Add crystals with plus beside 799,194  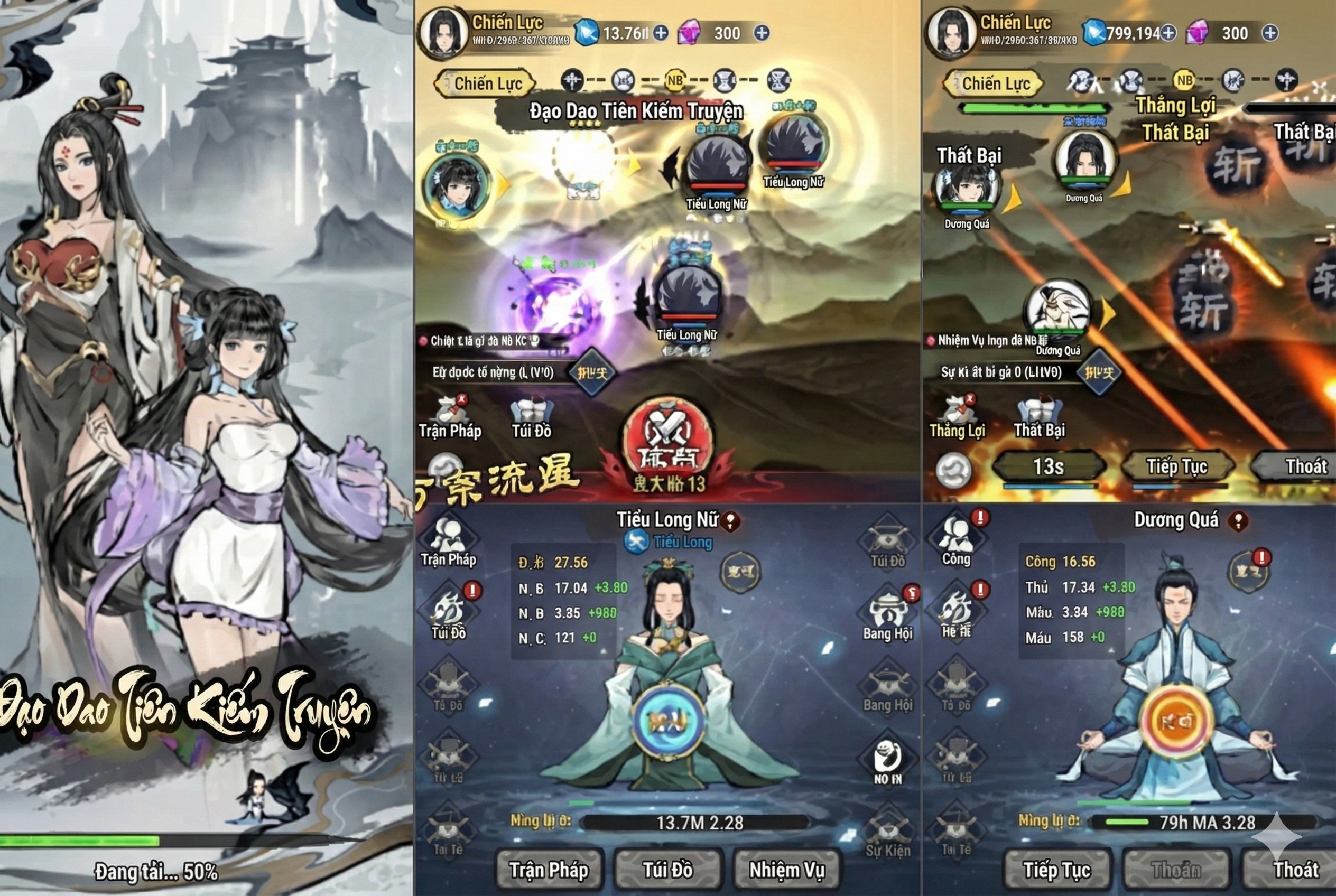coord(1168,33)
